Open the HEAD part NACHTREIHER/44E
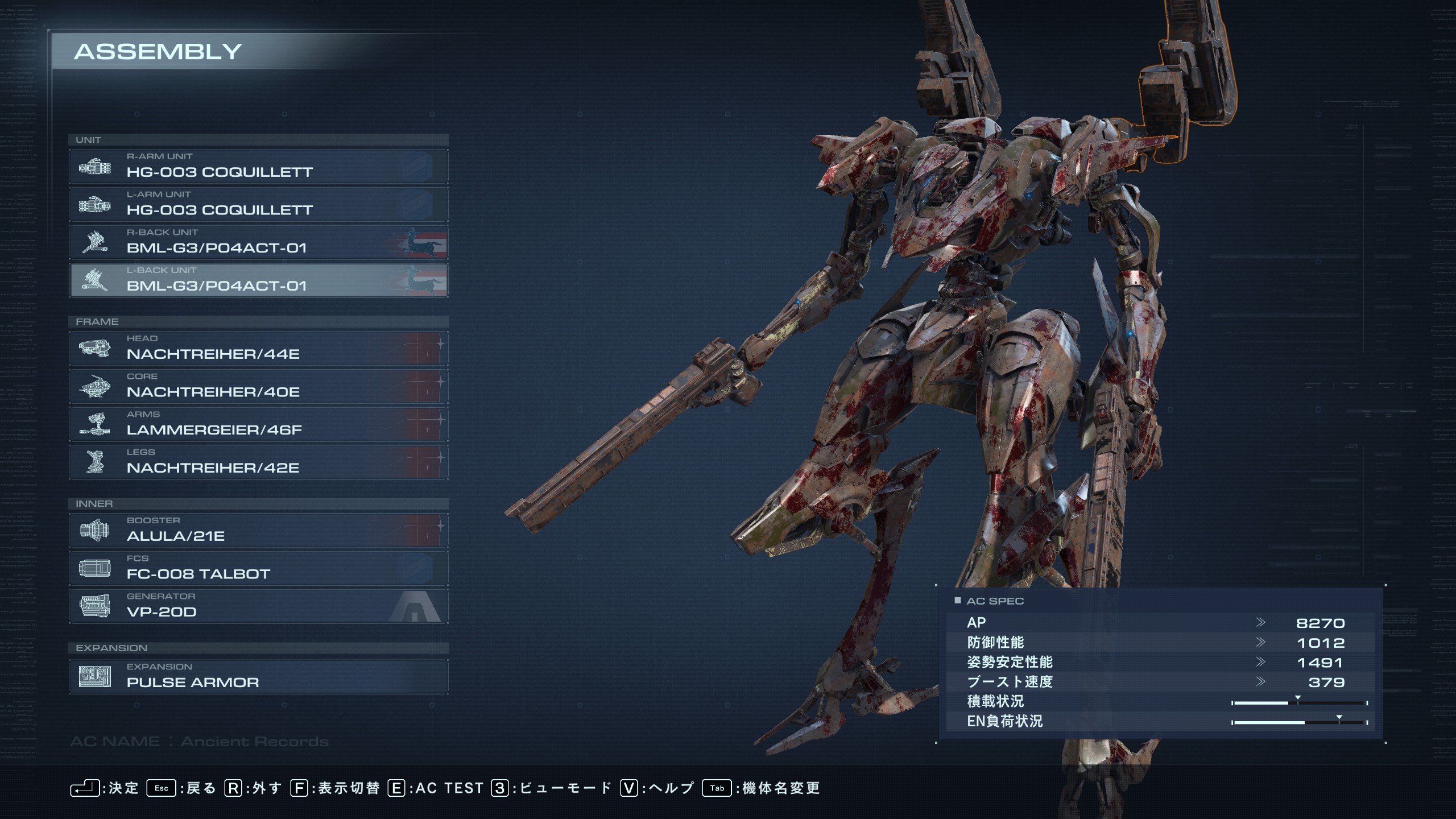The height and width of the screenshot is (819, 1456). tap(259, 349)
